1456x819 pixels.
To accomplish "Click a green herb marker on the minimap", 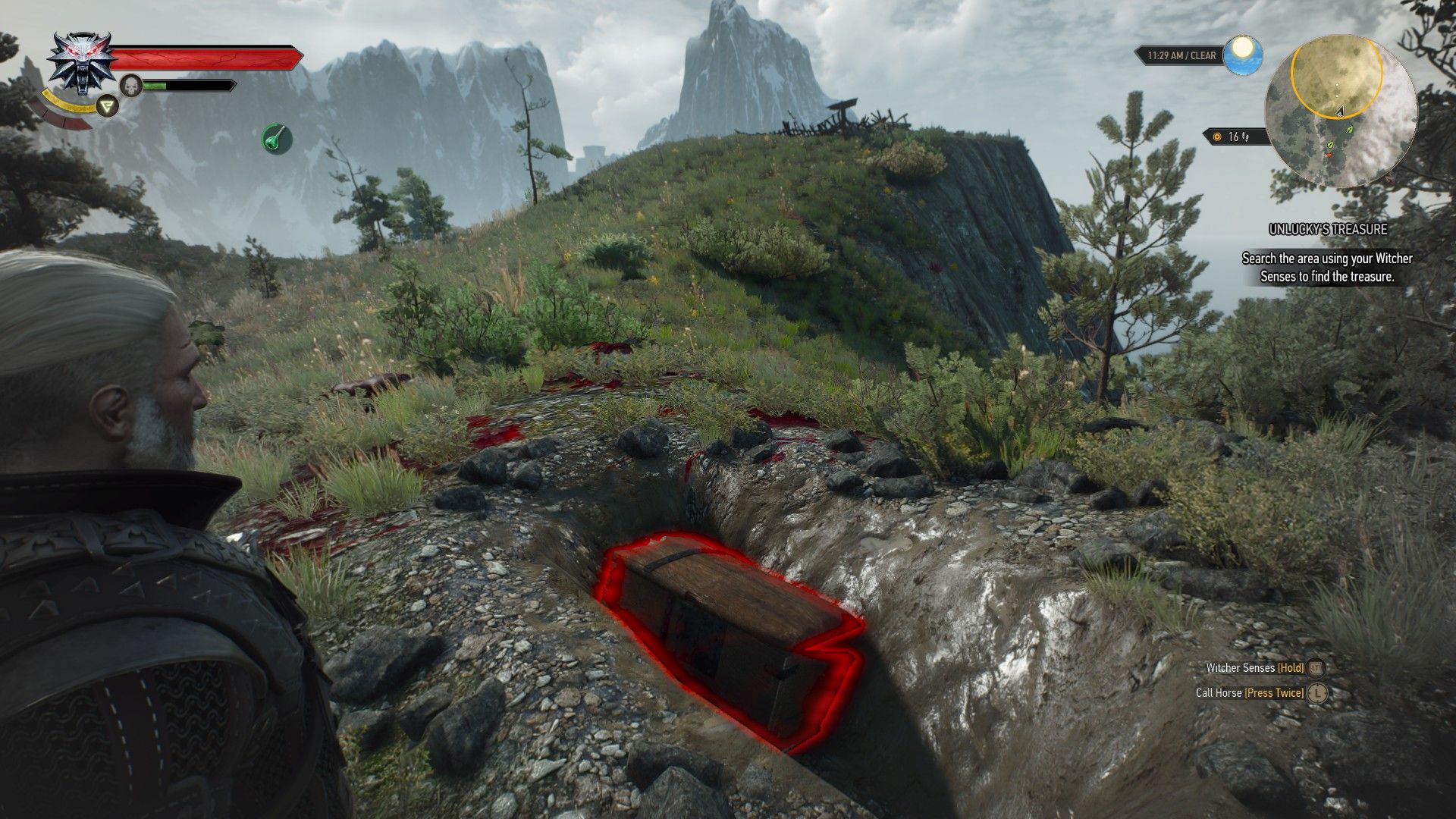I will (1348, 130).
